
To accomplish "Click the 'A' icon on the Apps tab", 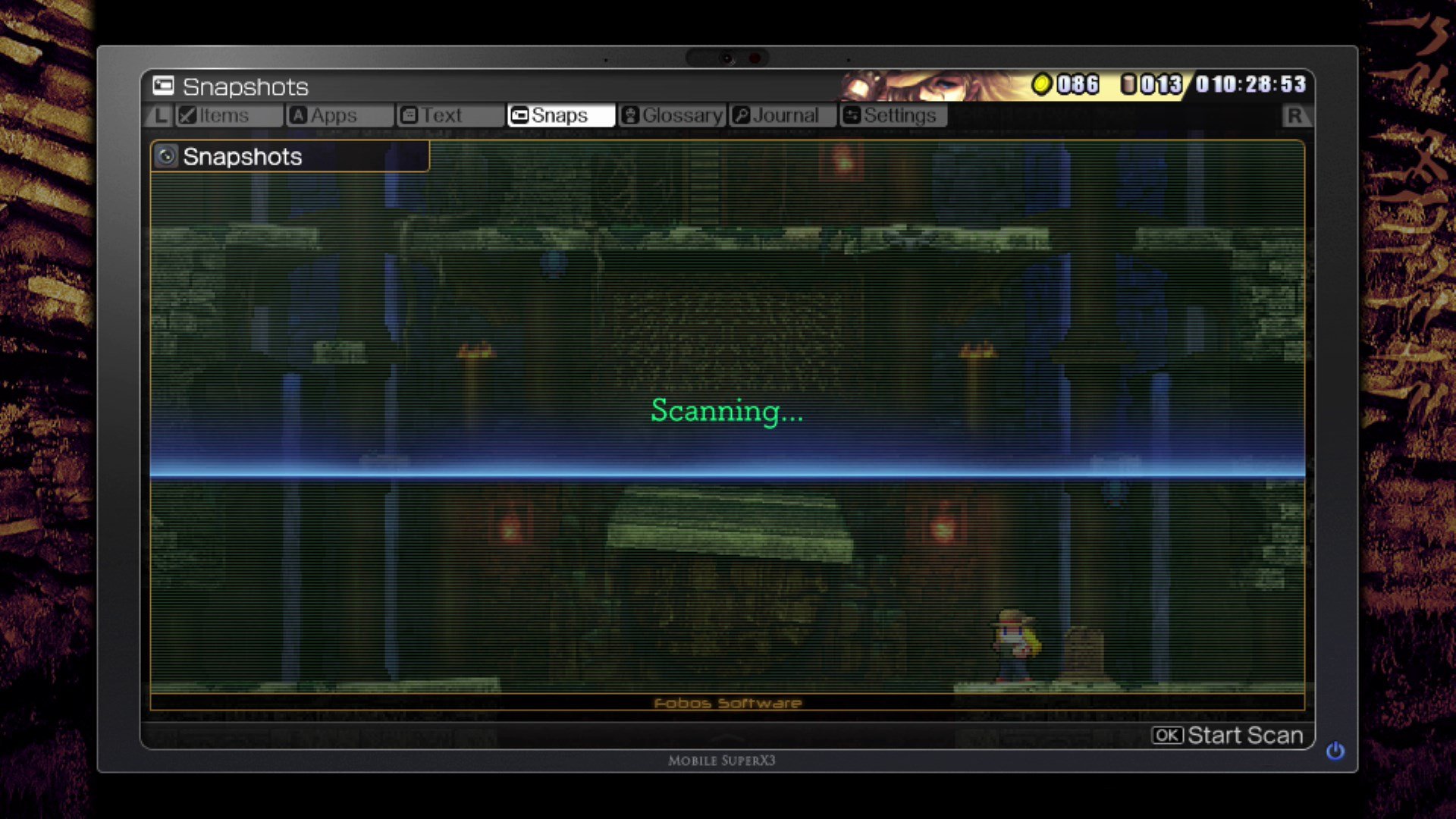I will [298, 115].
